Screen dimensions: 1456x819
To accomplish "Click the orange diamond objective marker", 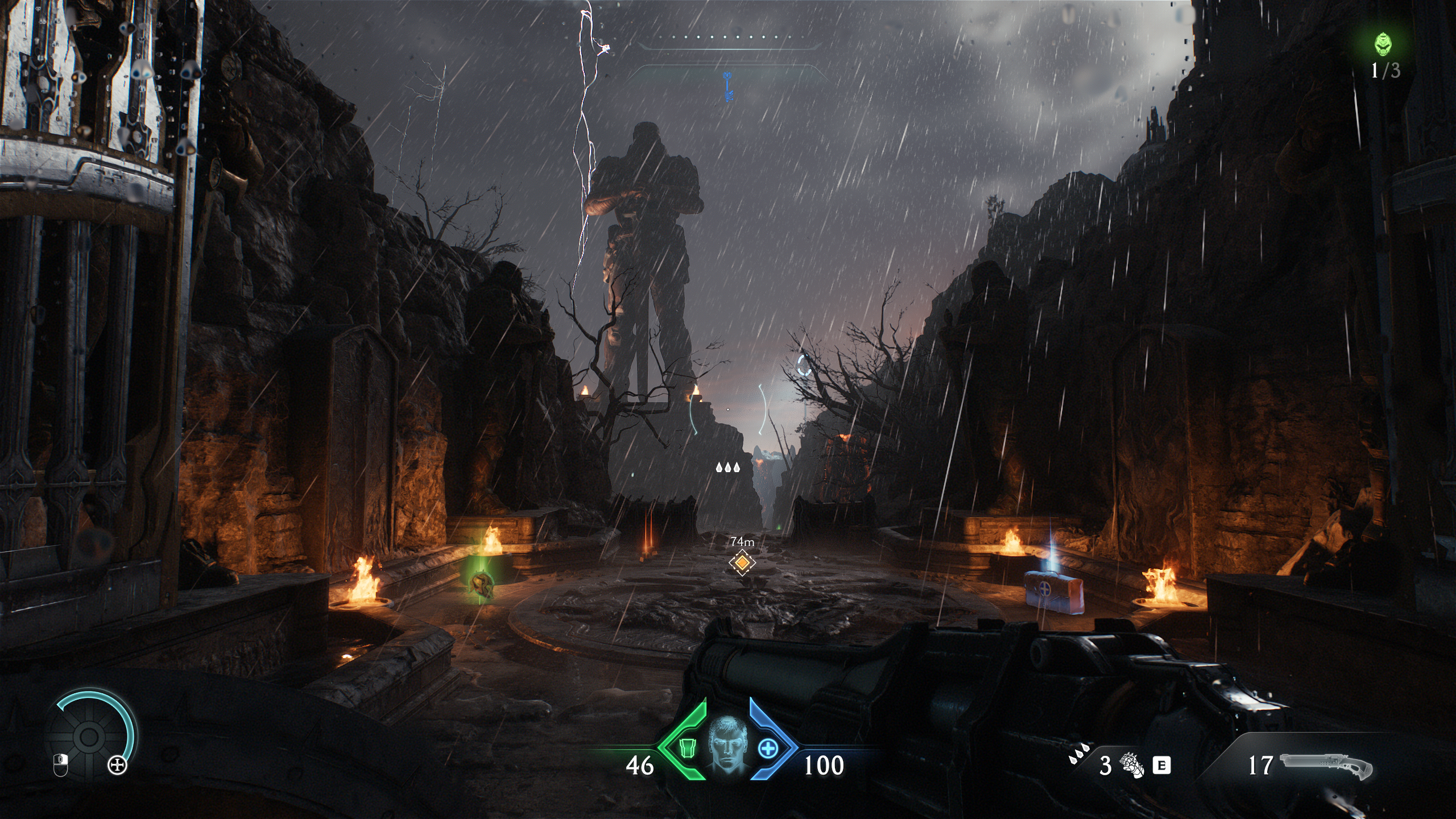I will pos(742,562).
